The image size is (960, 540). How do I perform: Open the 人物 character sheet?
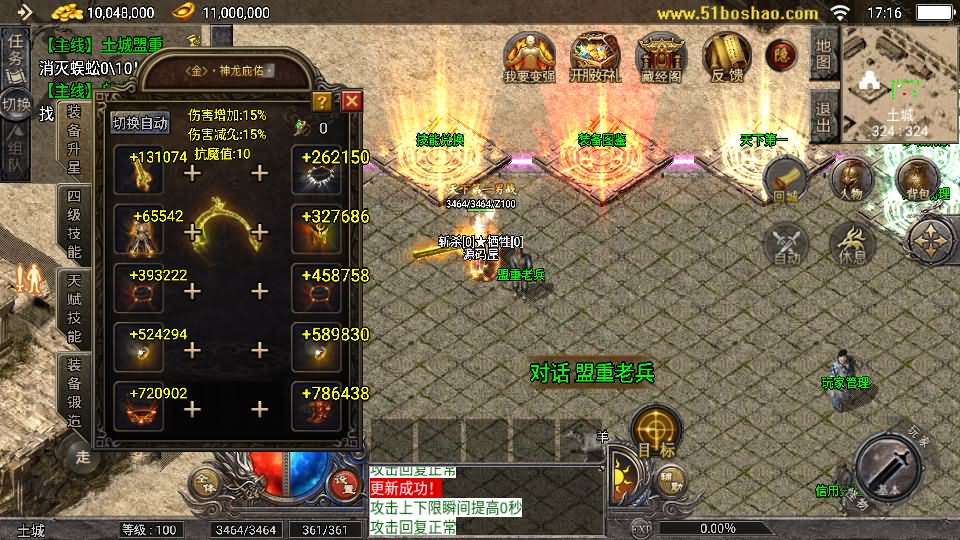[851, 181]
